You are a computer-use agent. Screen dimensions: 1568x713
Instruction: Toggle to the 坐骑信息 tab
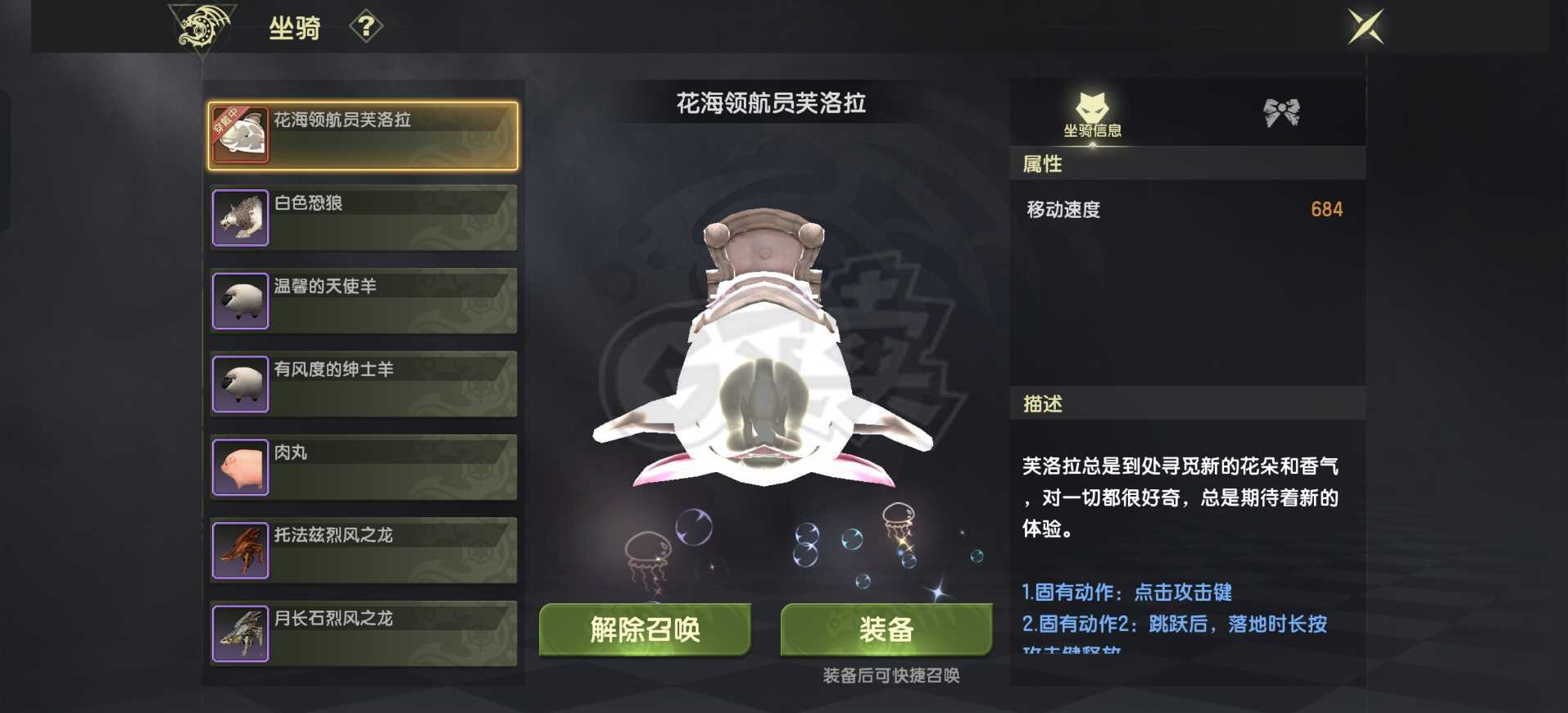click(x=1093, y=115)
